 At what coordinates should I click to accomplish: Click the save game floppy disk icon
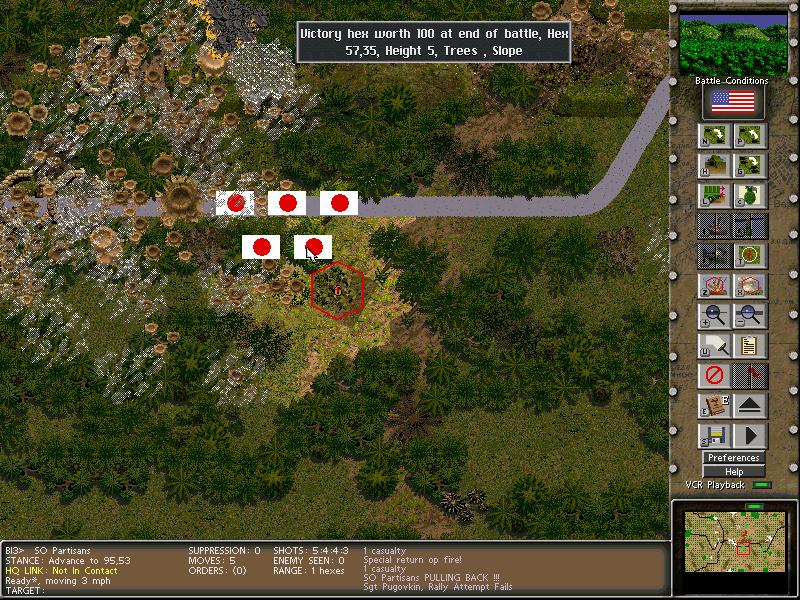tap(714, 437)
